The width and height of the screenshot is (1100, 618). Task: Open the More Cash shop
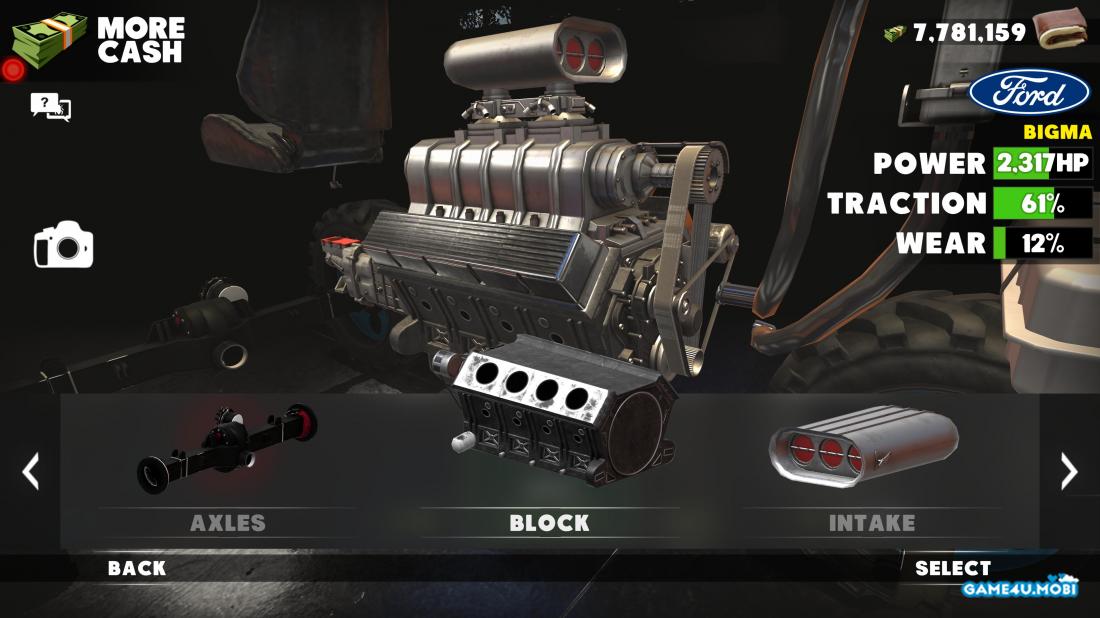click(98, 40)
